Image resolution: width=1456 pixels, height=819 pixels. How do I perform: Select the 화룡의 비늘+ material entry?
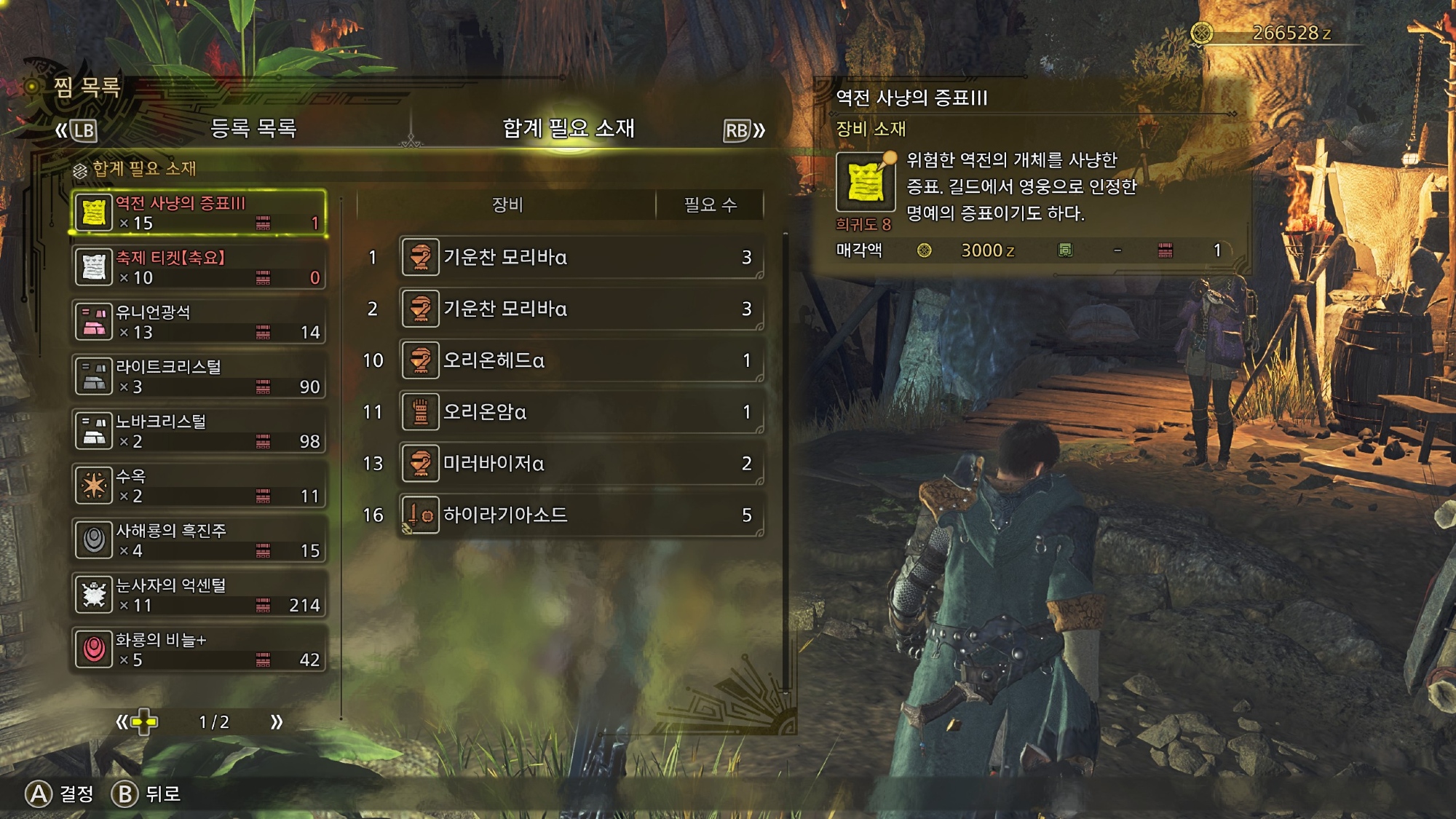198,649
